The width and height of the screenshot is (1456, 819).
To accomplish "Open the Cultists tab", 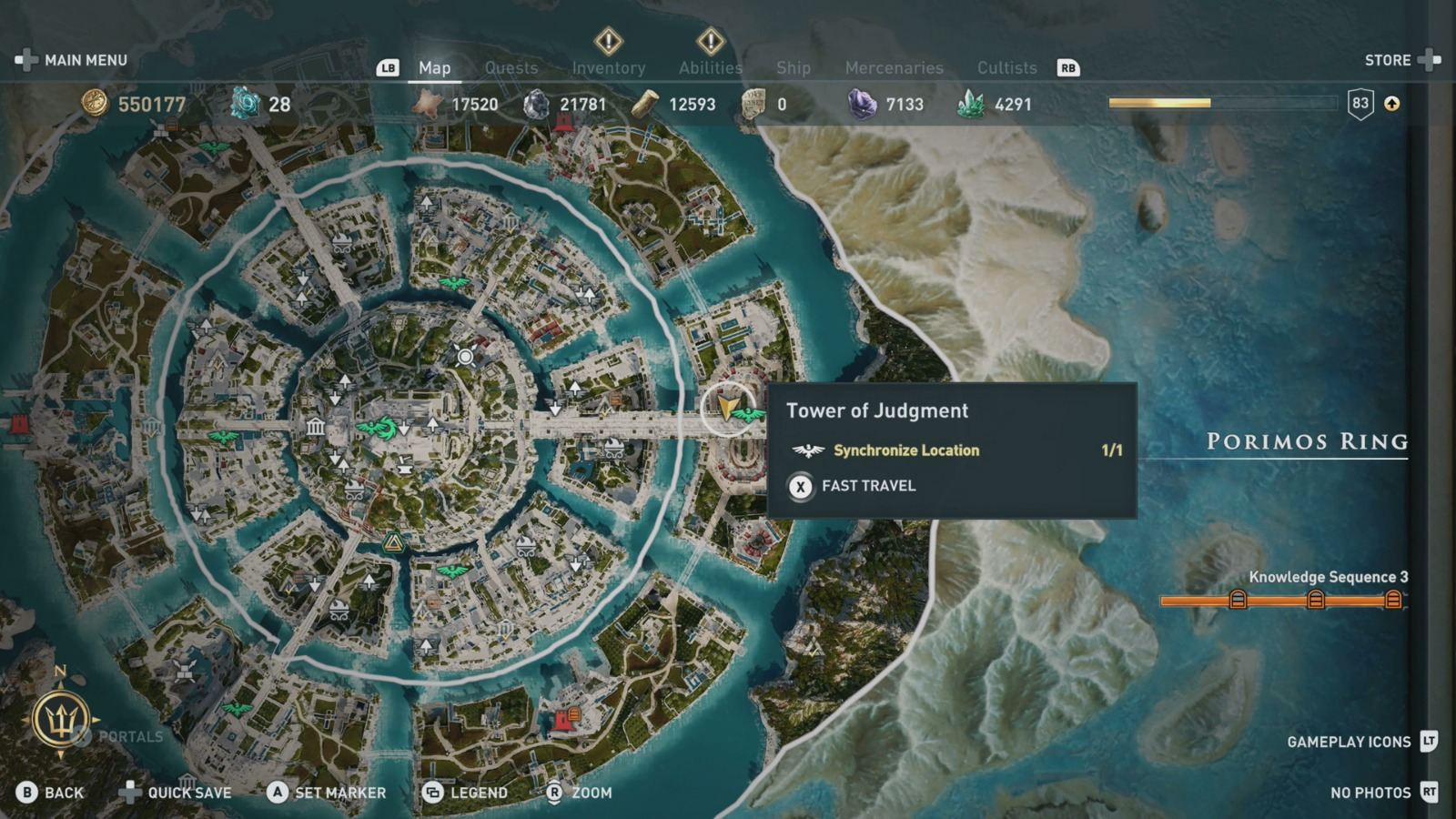I will 1006,67.
